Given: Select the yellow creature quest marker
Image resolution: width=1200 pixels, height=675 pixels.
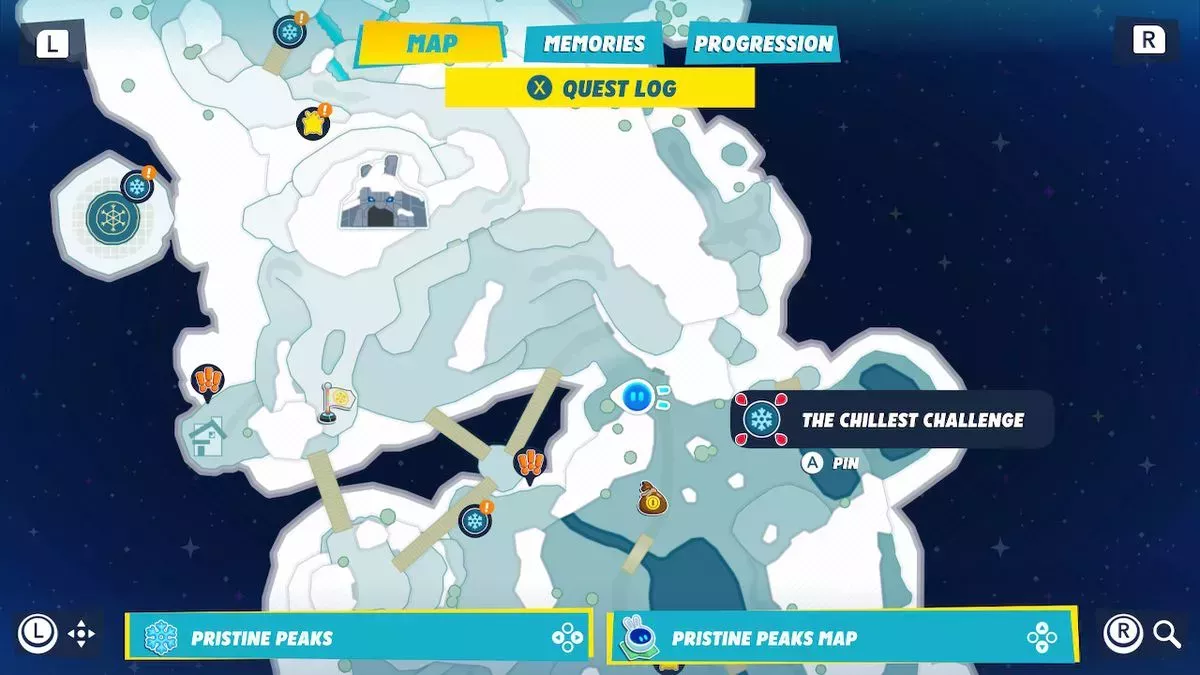Looking at the screenshot, I should [x=313, y=124].
